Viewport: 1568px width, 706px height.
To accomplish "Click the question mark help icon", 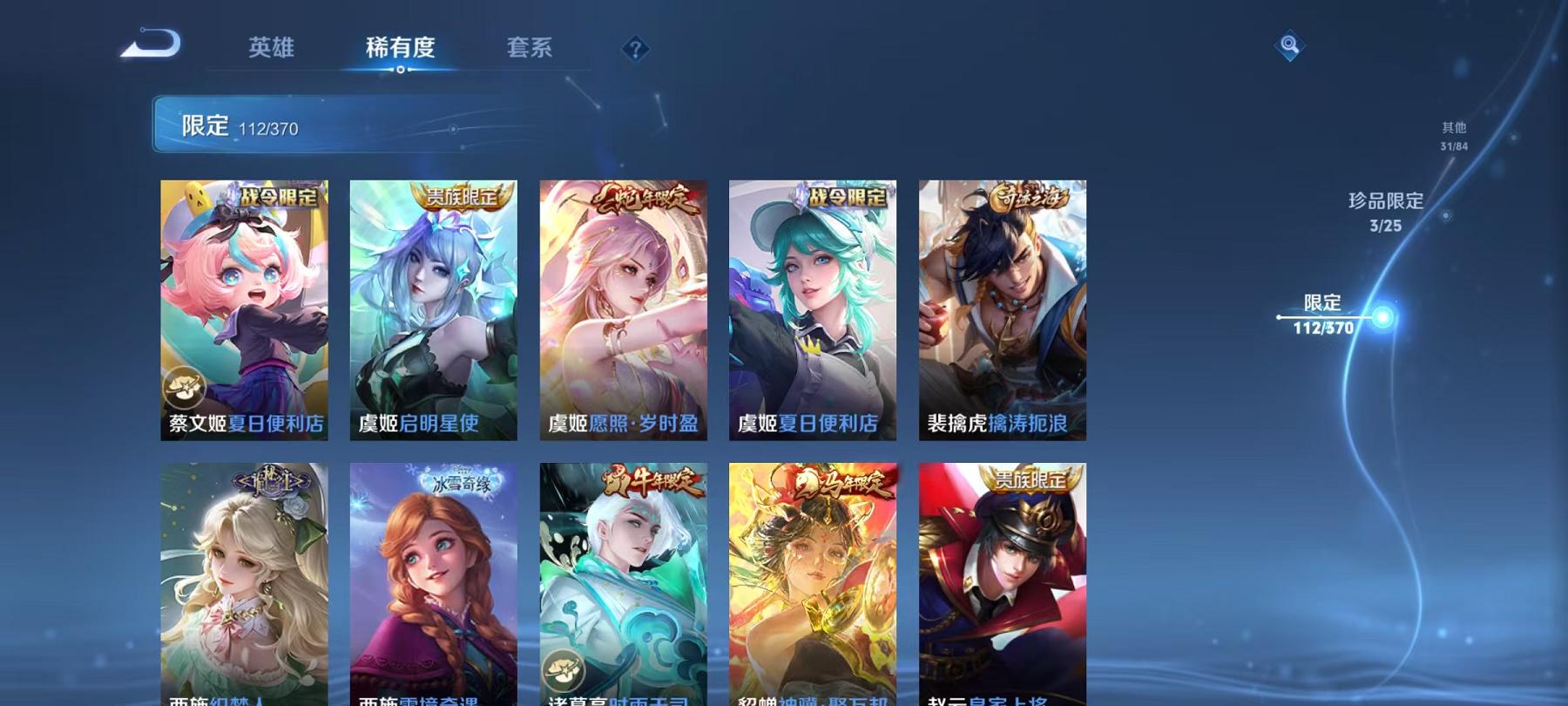I will point(635,50).
